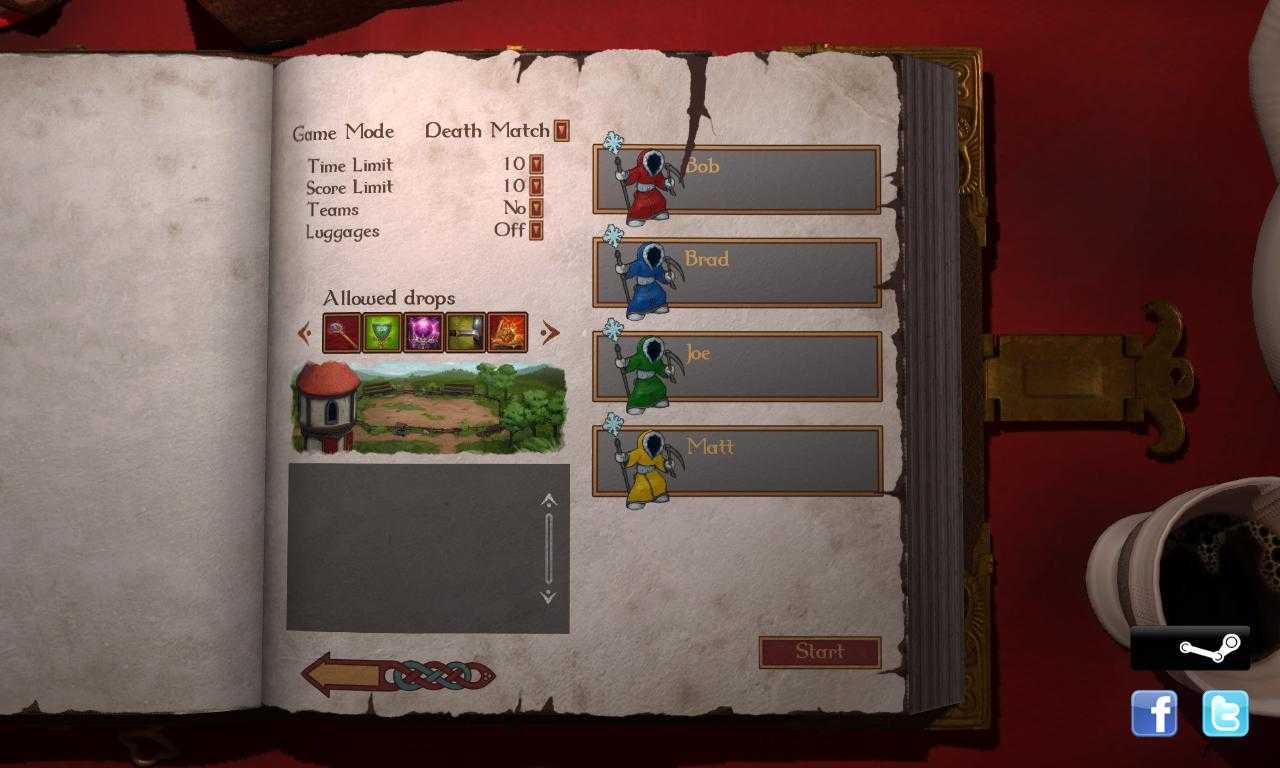The width and height of the screenshot is (1280, 768).
Task: Open the Game Mode dropdown
Action: tap(560, 131)
